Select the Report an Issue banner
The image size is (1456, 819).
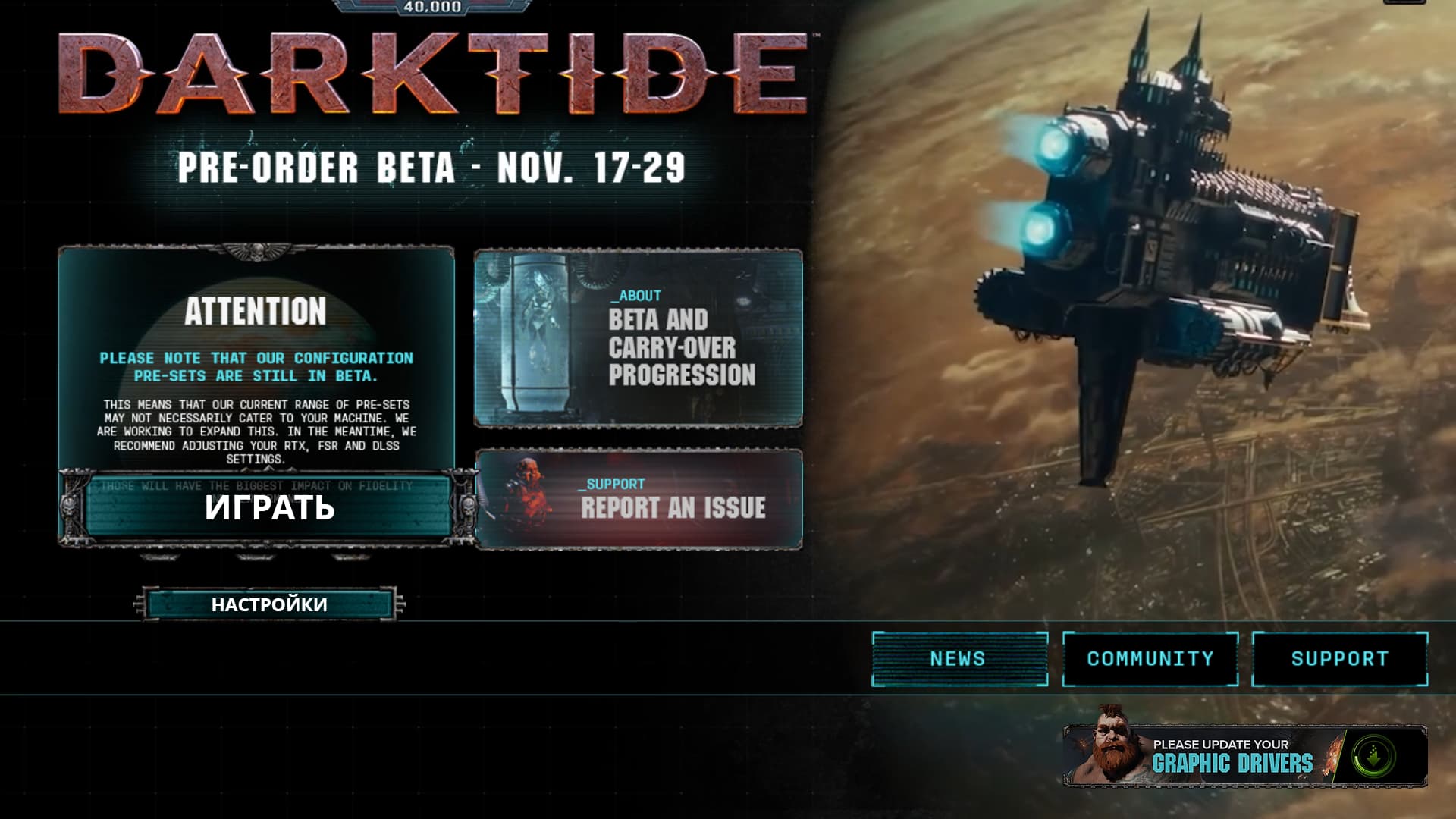639,499
